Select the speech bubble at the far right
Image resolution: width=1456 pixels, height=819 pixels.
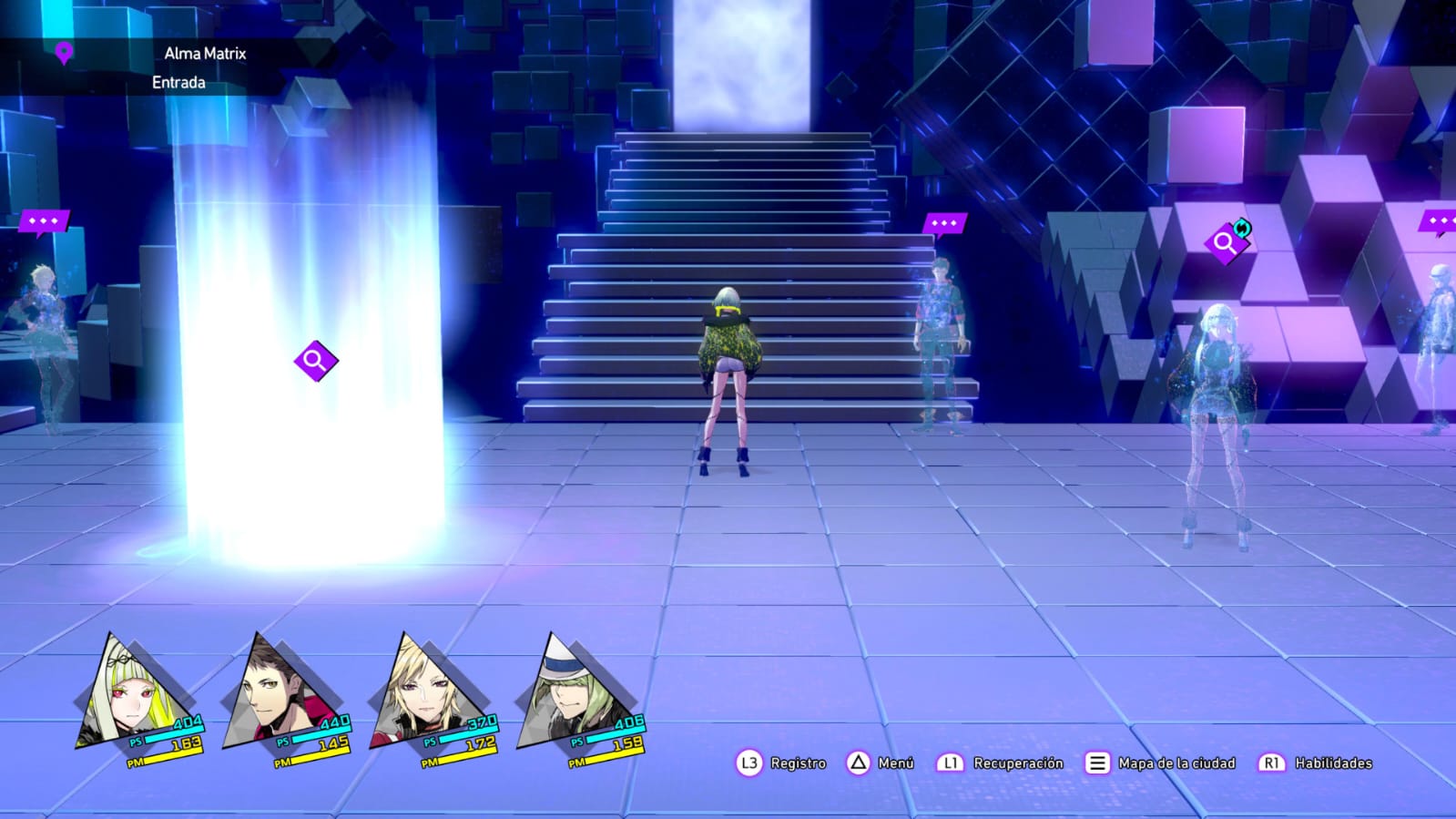point(1434,220)
